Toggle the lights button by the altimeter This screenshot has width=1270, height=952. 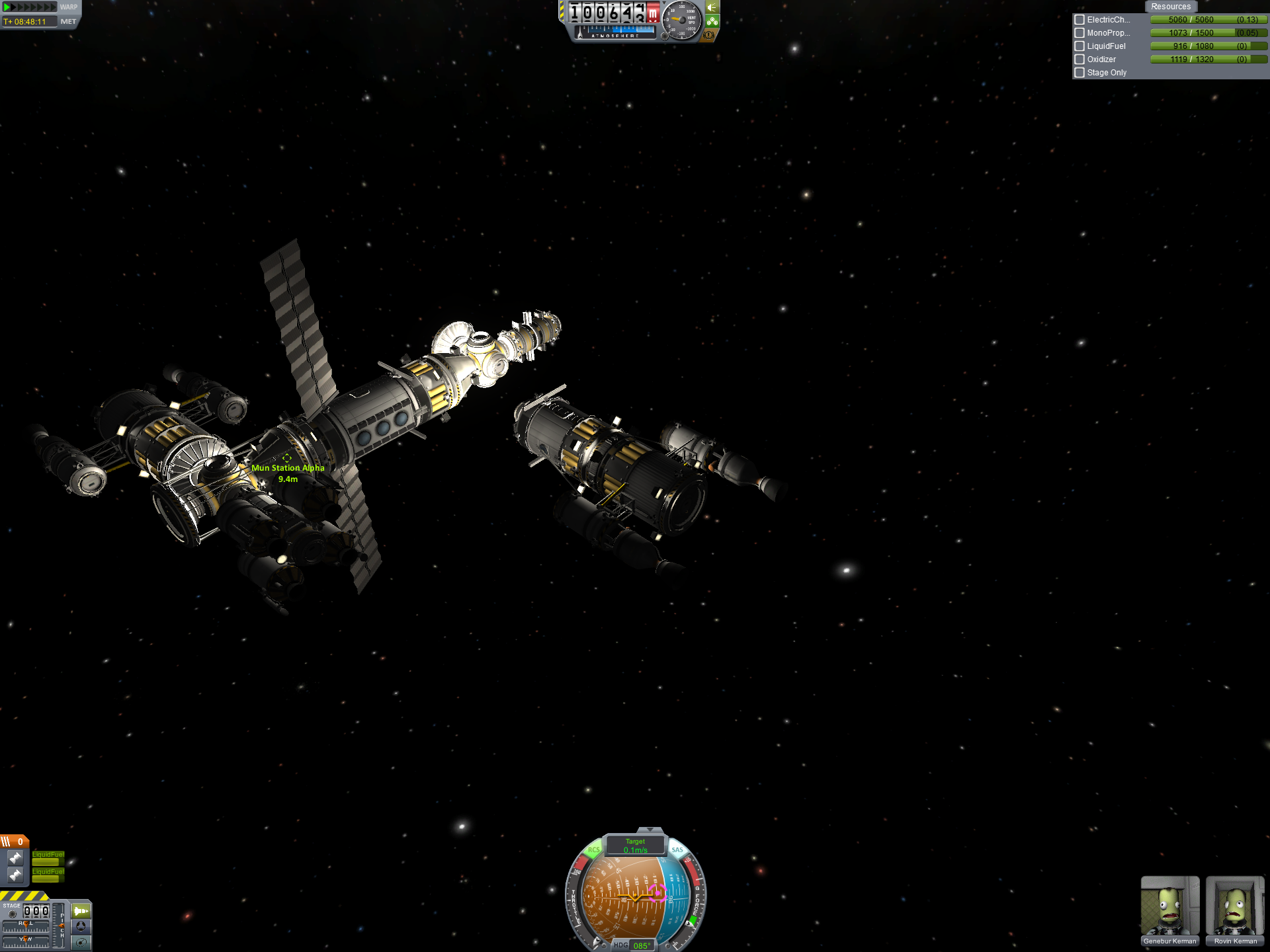712,7
